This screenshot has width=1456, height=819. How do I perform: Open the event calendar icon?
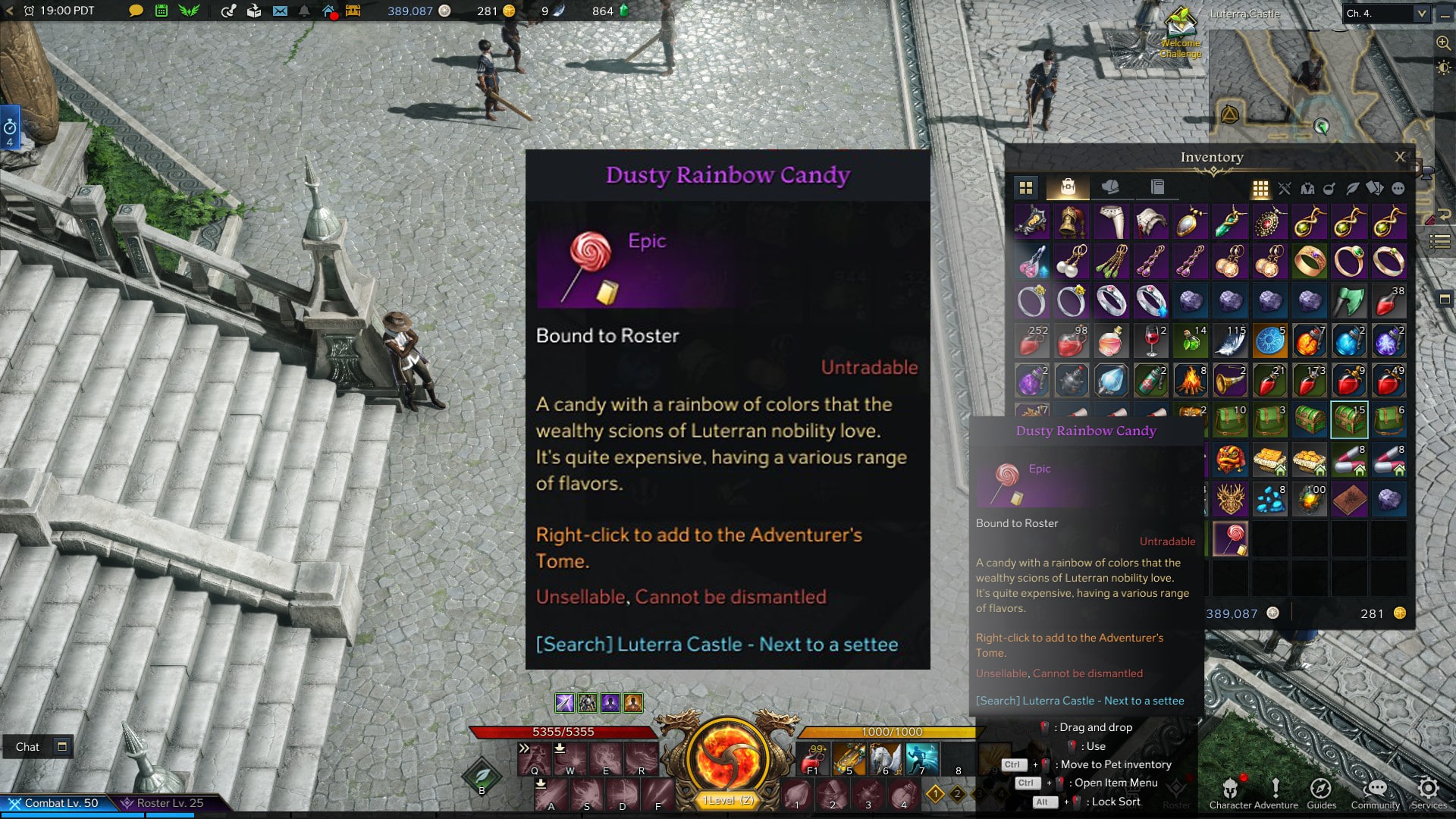coord(162,11)
